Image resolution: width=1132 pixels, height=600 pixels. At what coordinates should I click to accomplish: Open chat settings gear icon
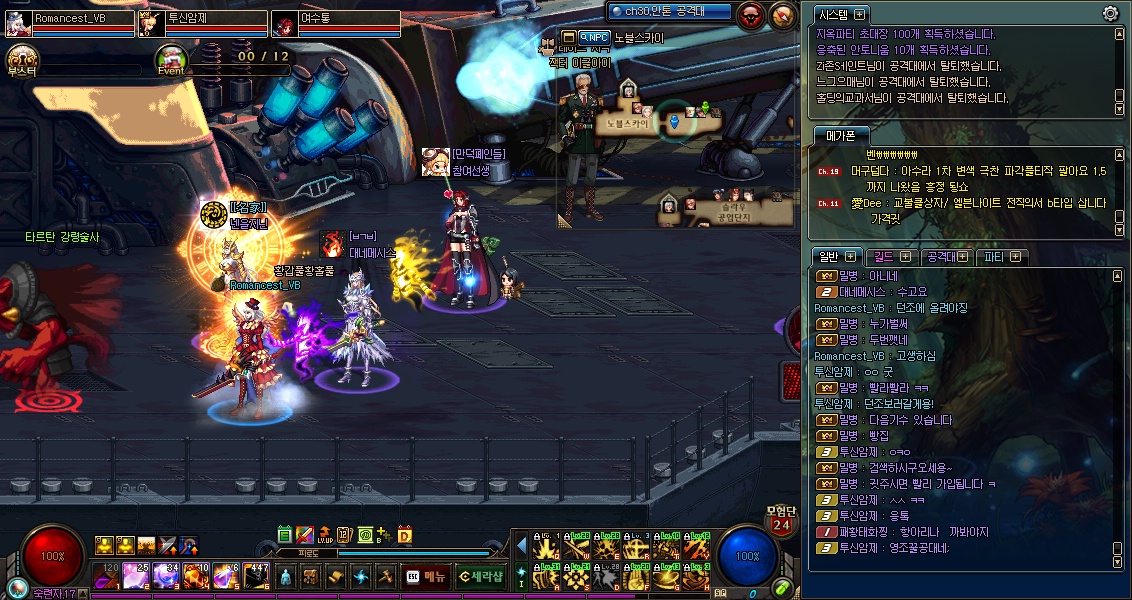click(1110, 13)
